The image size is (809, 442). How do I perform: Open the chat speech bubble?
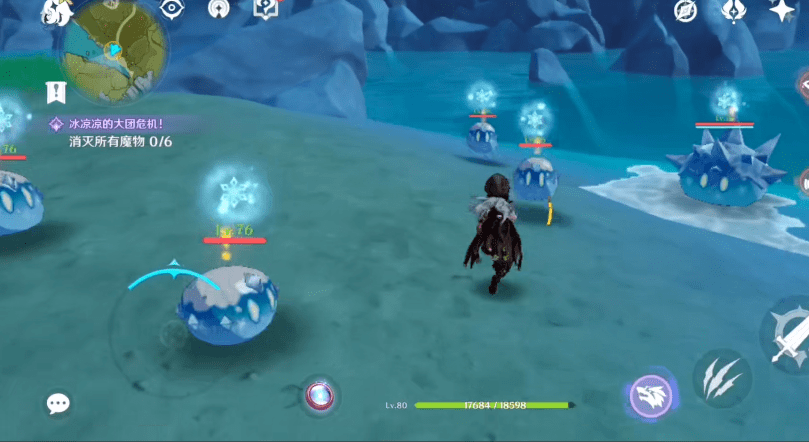[58, 403]
